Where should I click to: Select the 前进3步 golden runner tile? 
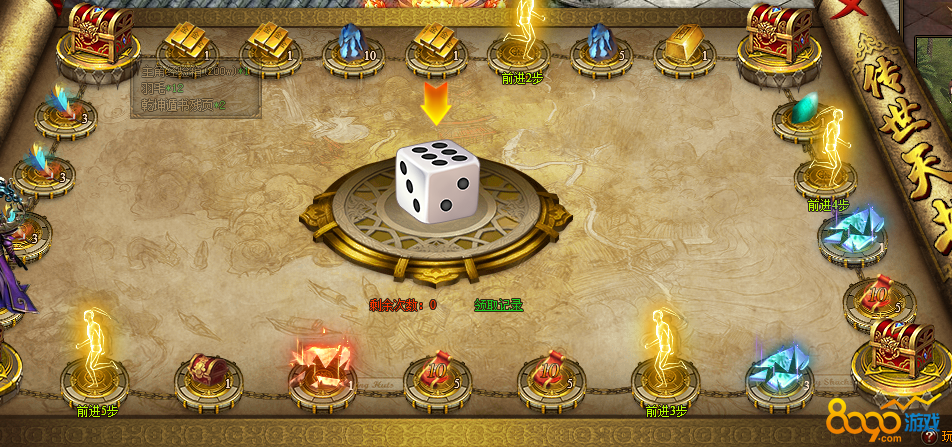[665, 367]
